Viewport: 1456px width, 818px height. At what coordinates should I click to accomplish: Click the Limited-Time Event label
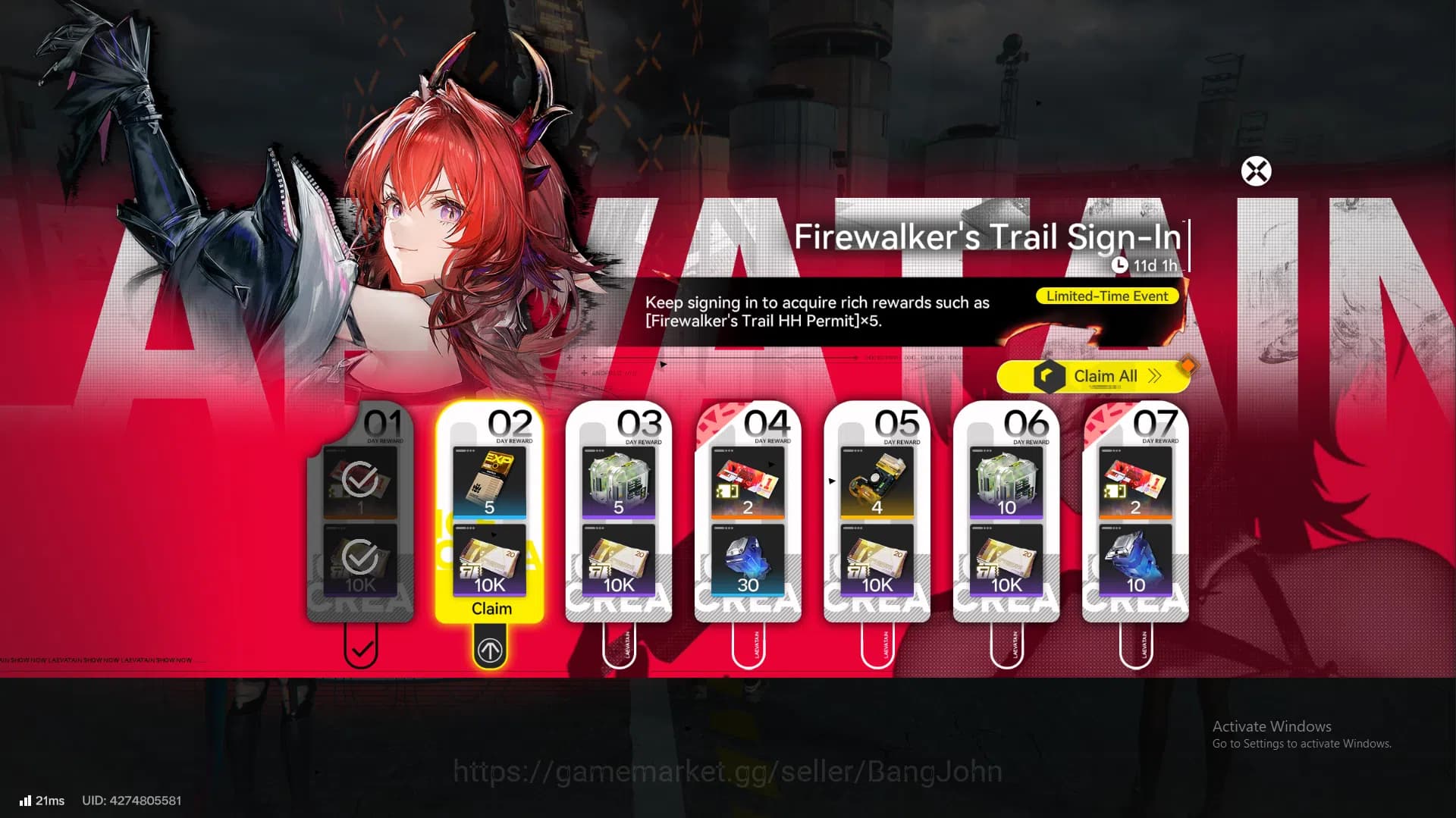(1106, 296)
